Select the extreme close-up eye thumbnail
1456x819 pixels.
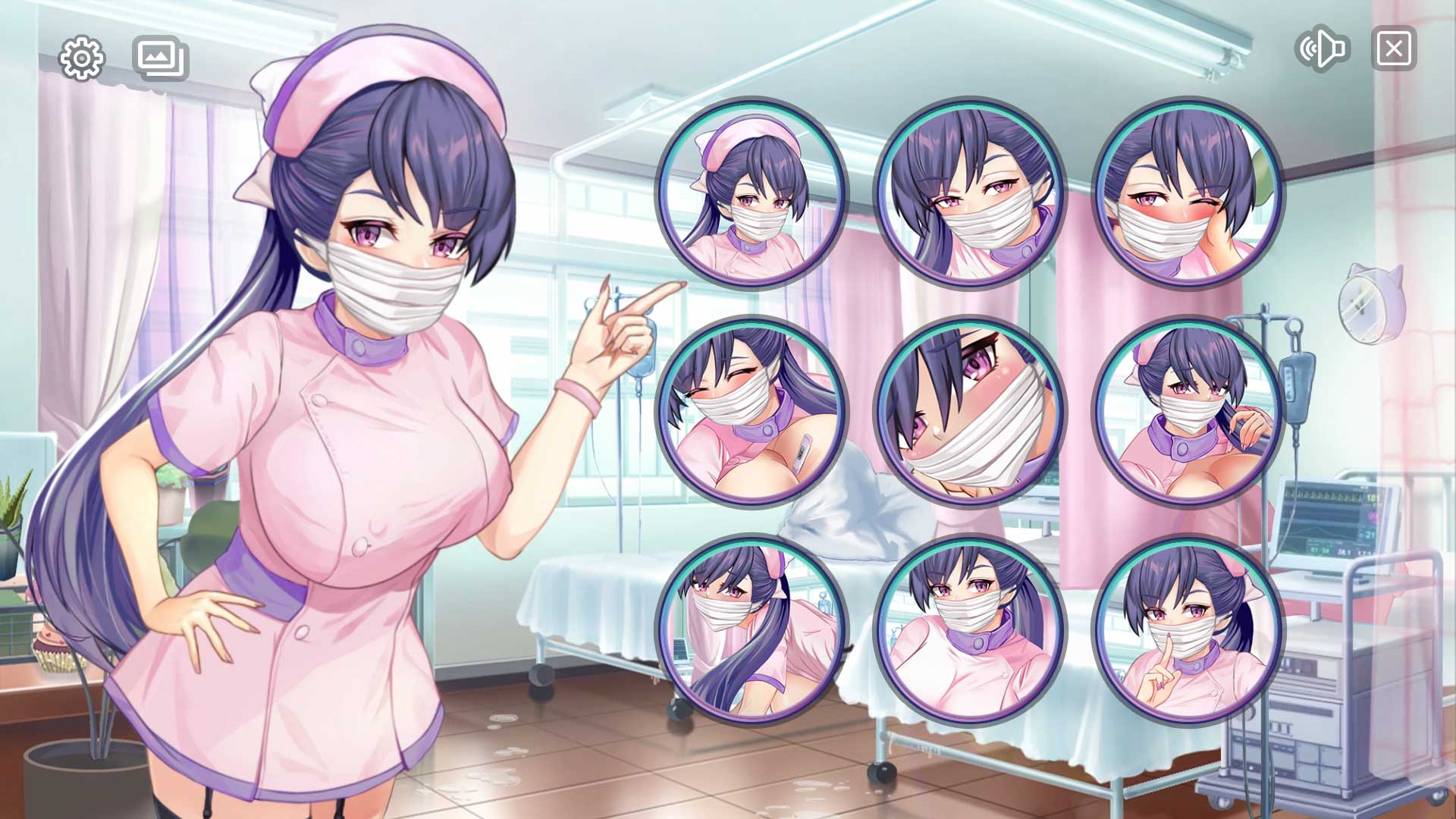tap(970, 412)
